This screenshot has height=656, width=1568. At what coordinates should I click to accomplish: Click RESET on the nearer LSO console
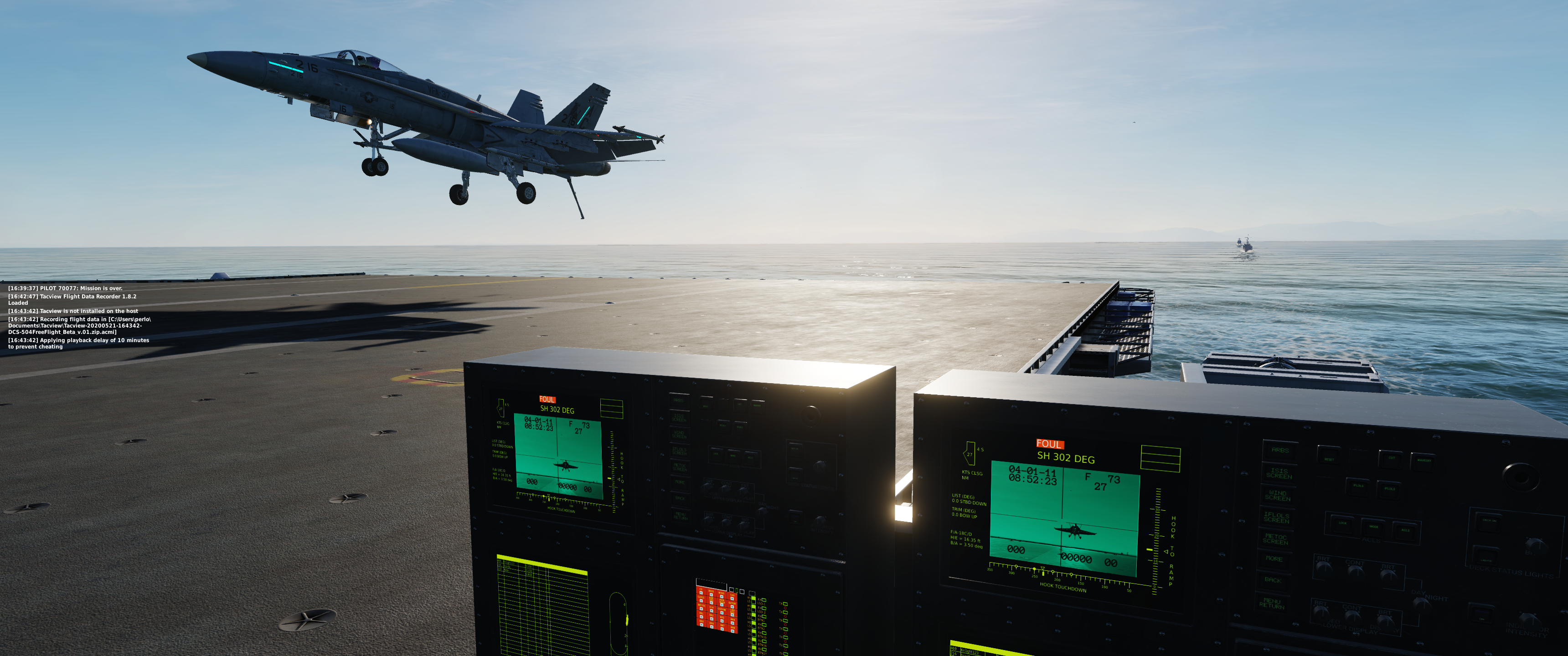1330,459
